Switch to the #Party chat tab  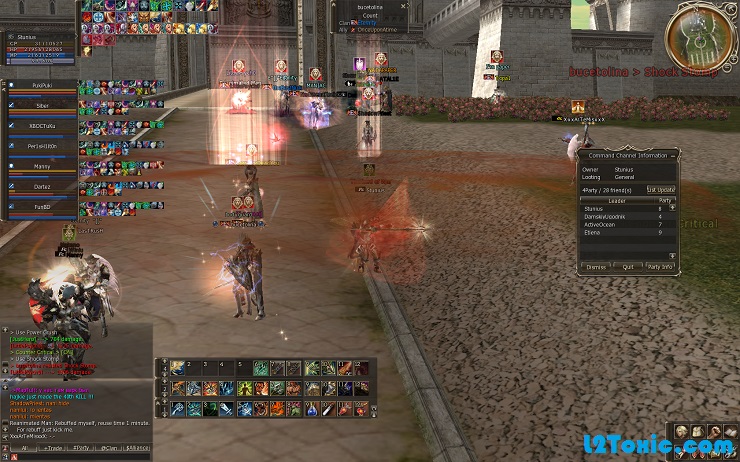tap(81, 447)
